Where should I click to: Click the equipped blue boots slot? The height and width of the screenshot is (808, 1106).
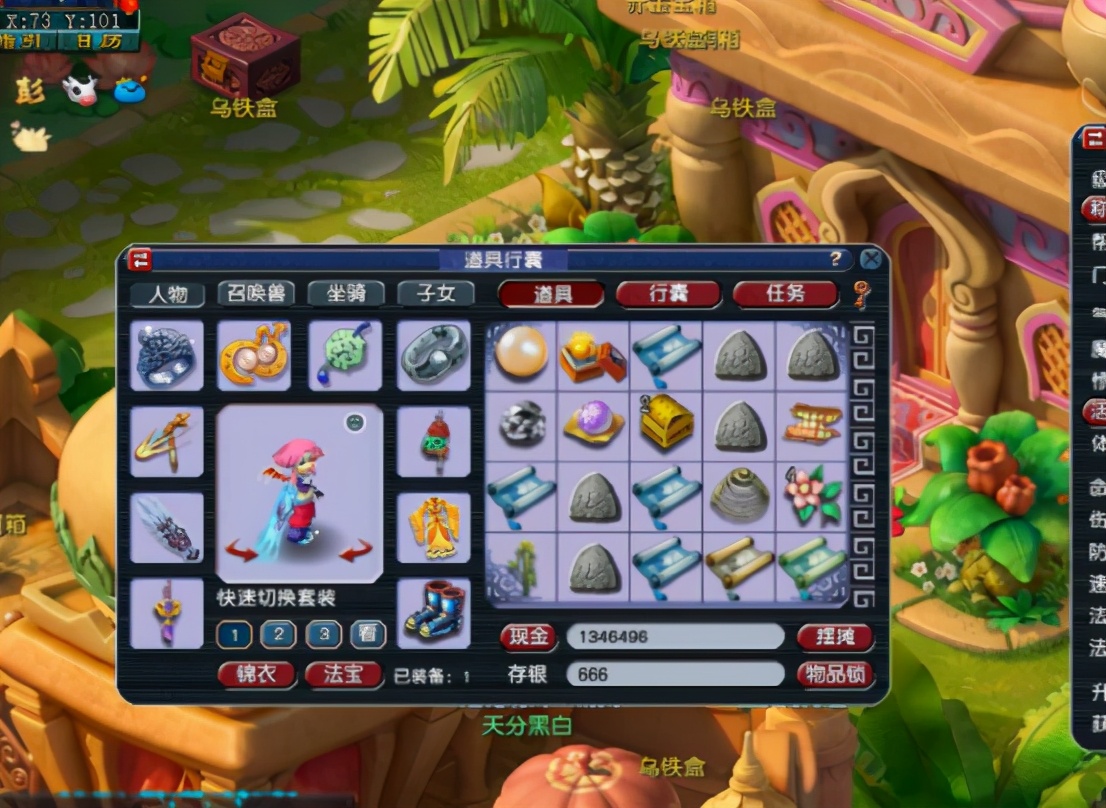point(434,612)
